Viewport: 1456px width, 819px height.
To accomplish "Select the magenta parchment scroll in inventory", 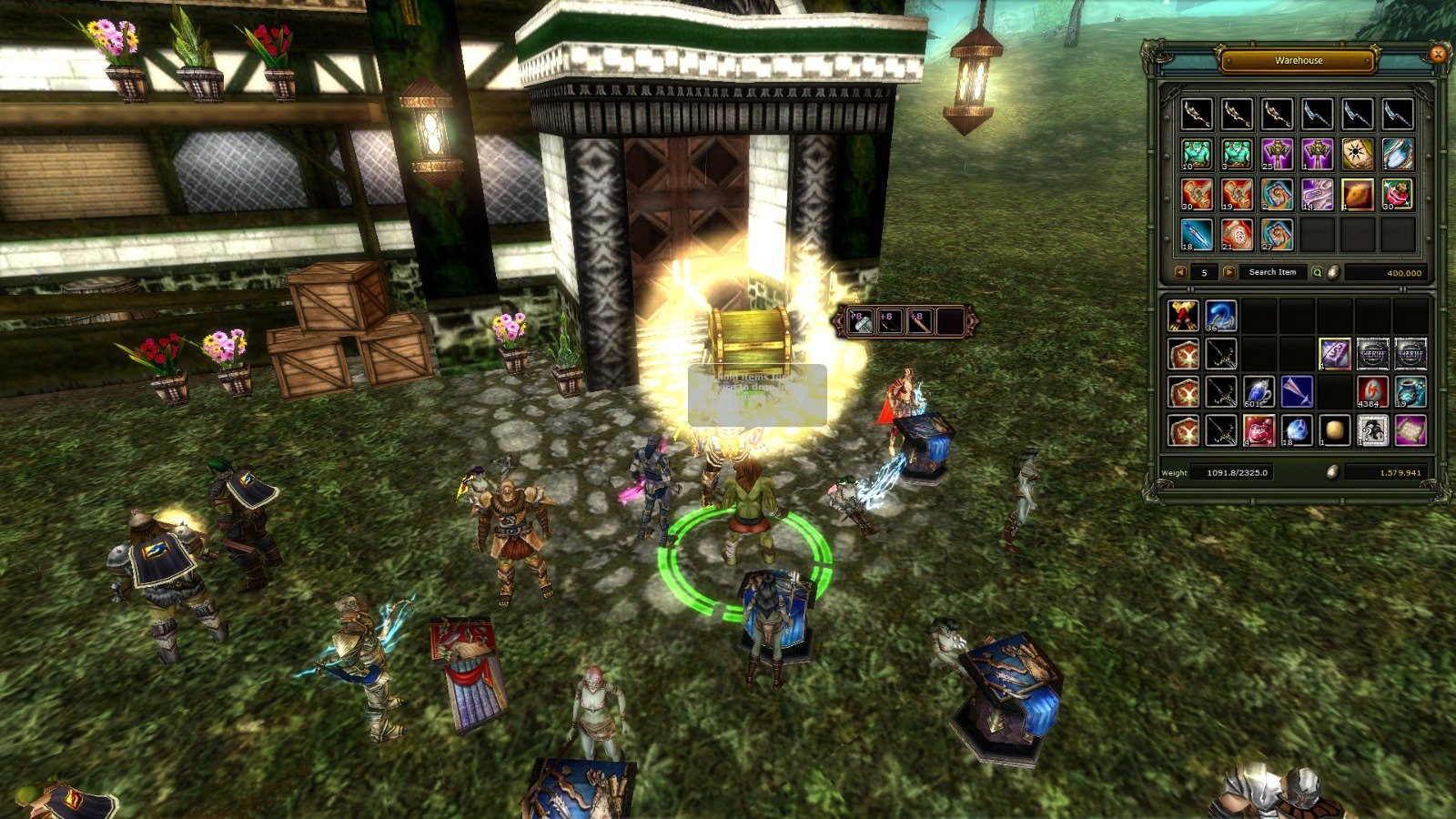I will (x=1410, y=430).
